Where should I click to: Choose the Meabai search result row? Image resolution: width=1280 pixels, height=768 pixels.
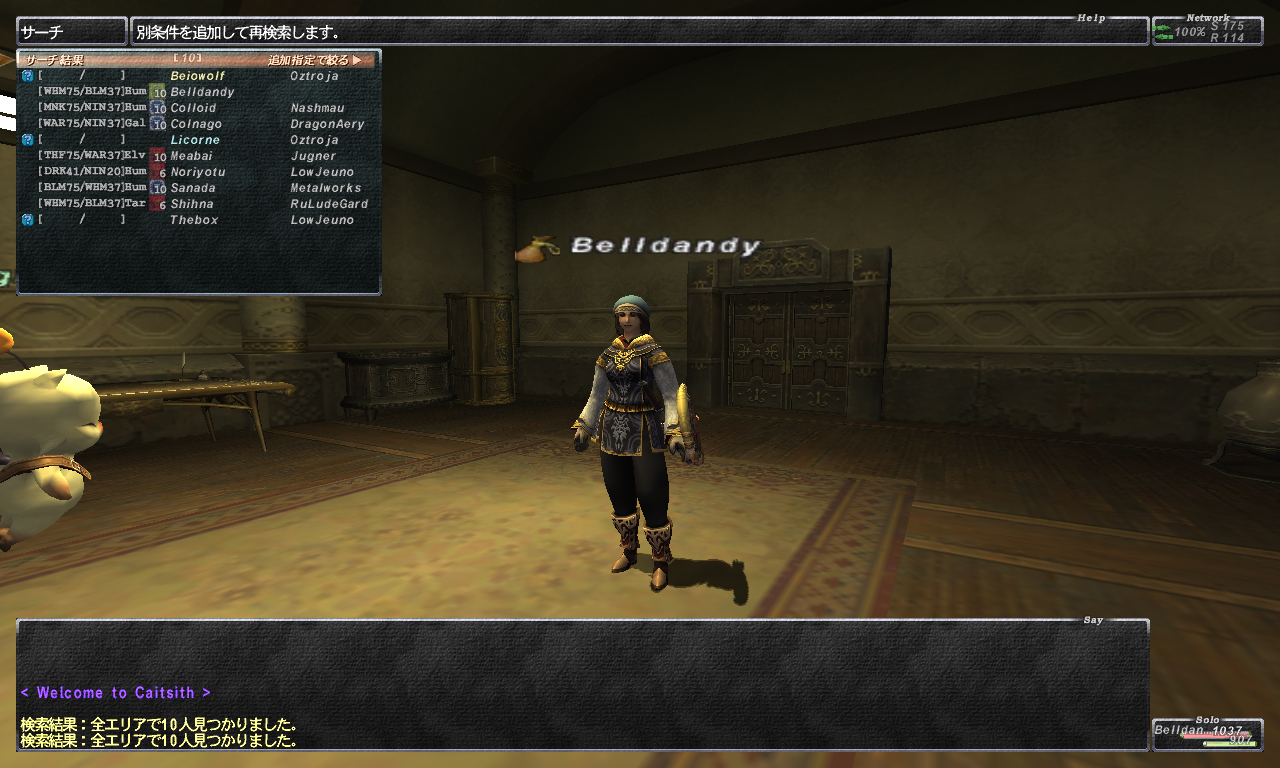point(192,156)
